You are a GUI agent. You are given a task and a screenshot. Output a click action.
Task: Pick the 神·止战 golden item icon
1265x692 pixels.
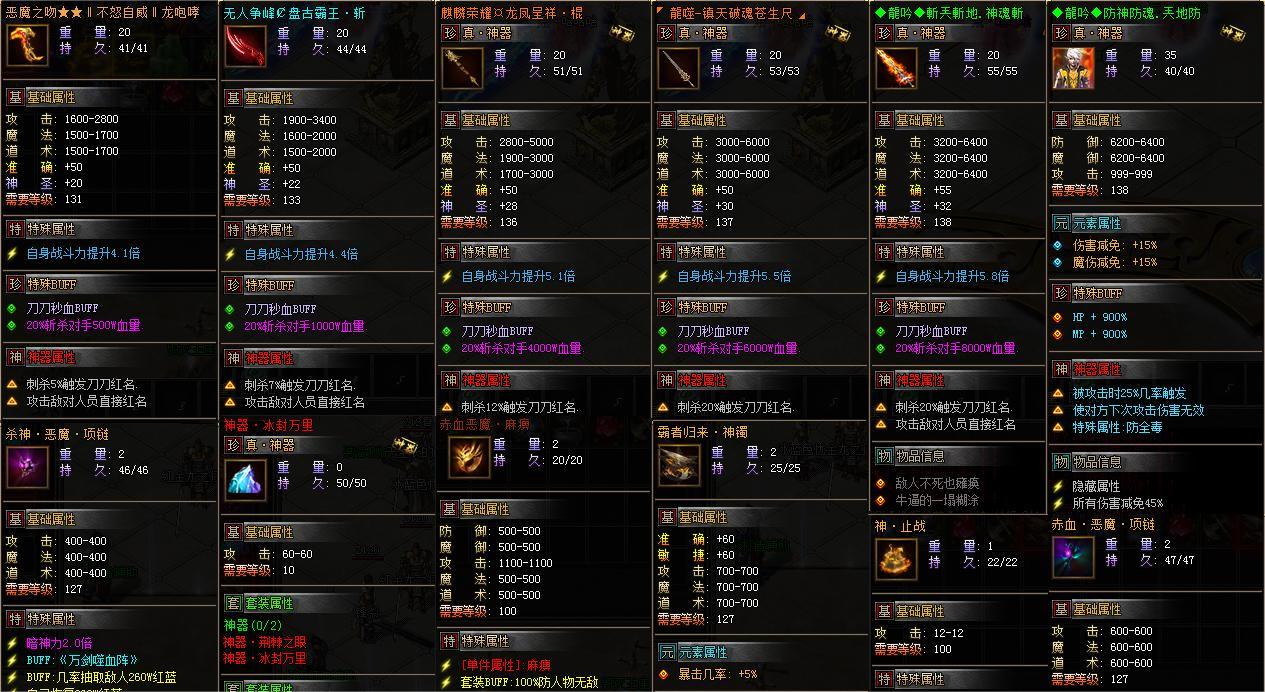point(895,559)
